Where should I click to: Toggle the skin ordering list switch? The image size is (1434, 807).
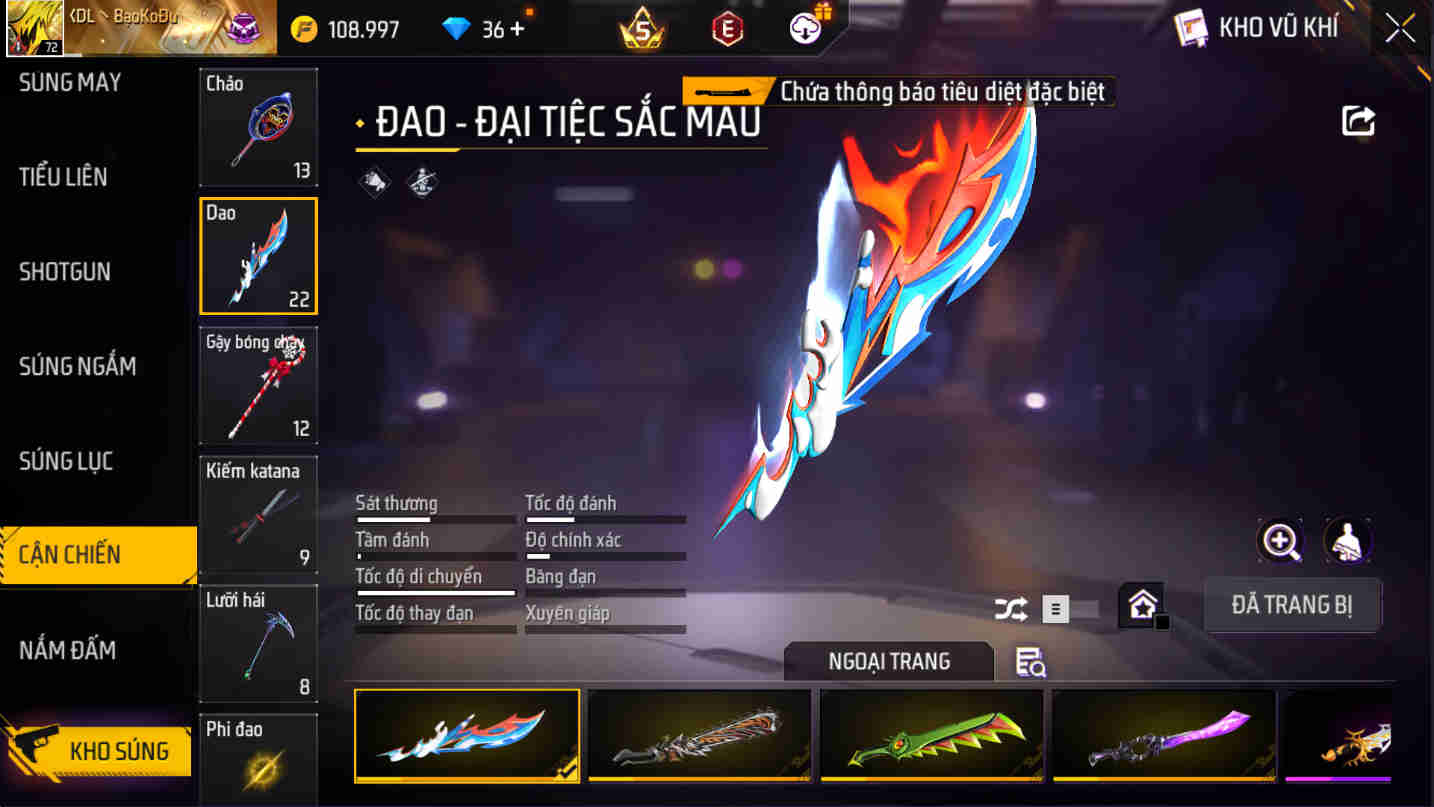[1056, 608]
